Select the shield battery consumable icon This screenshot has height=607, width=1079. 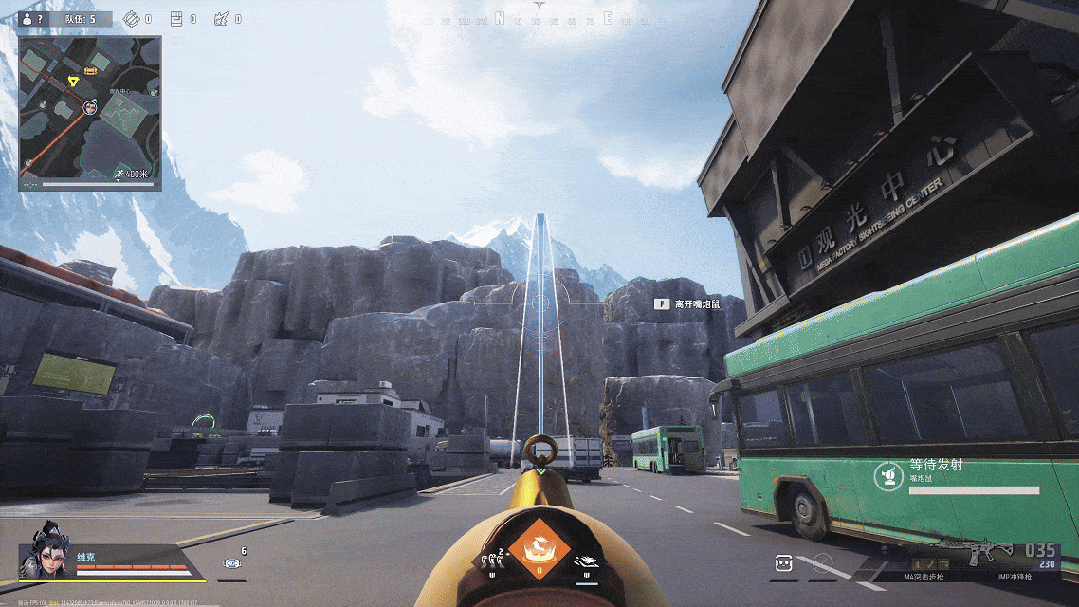click(x=232, y=565)
